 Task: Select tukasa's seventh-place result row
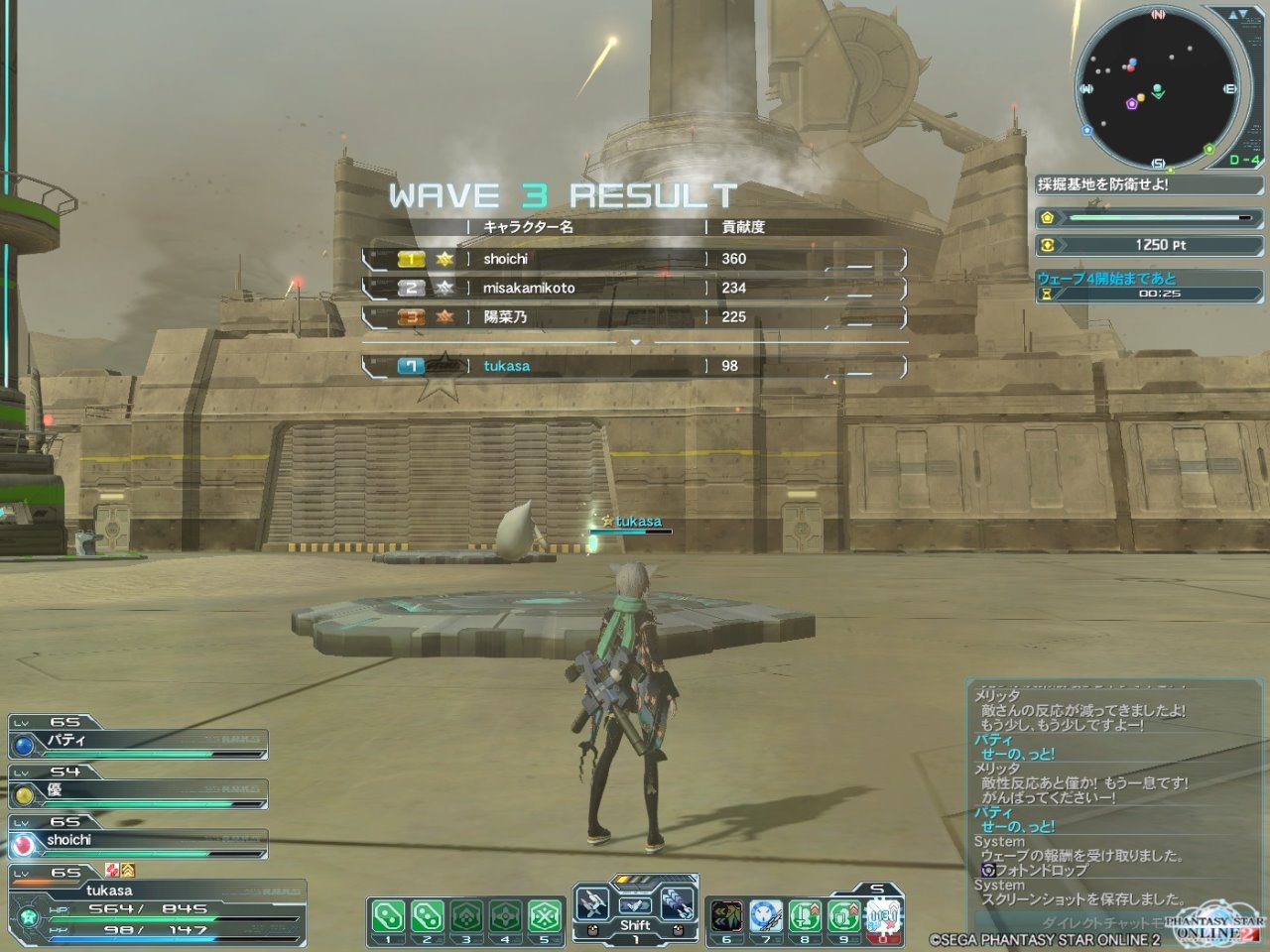[x=635, y=366]
